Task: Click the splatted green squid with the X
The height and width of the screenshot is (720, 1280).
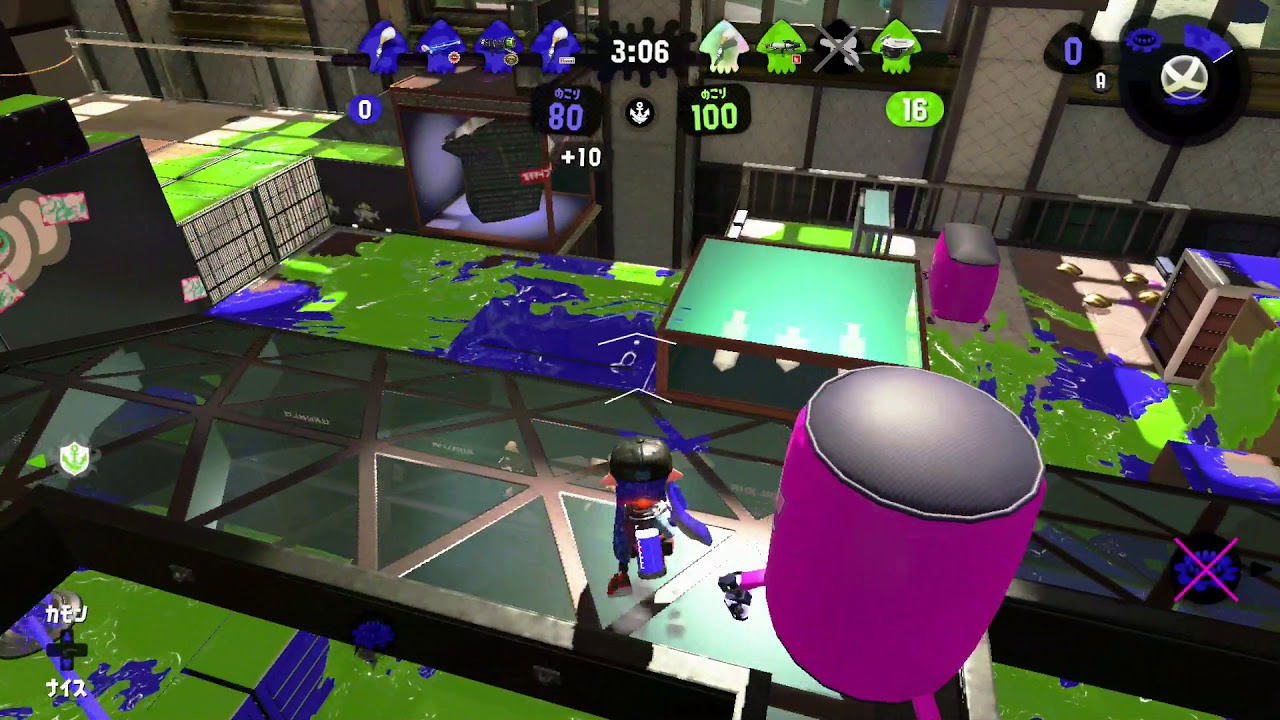Action: click(x=840, y=48)
